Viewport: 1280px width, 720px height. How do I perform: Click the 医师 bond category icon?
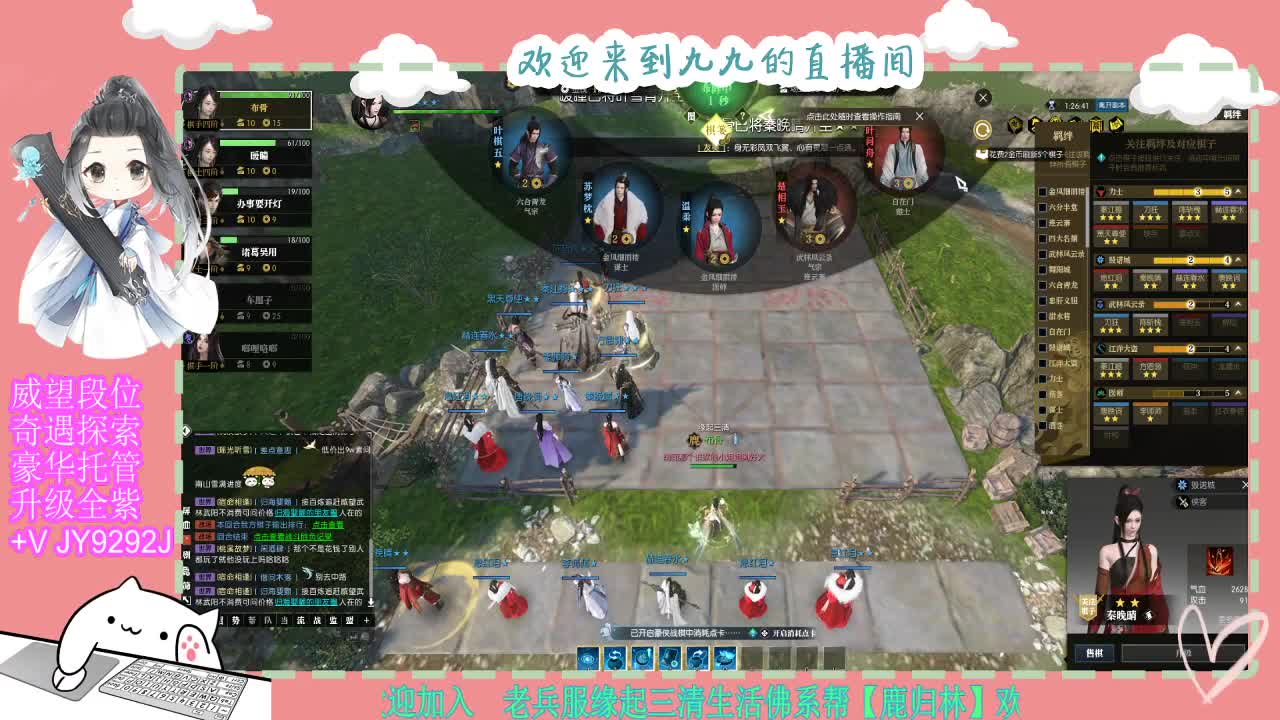coord(1101,392)
